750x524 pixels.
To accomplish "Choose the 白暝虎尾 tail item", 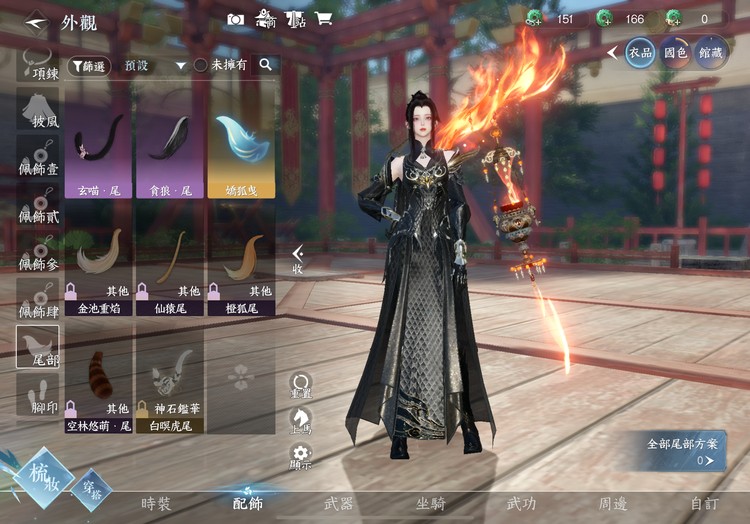I will (x=169, y=388).
